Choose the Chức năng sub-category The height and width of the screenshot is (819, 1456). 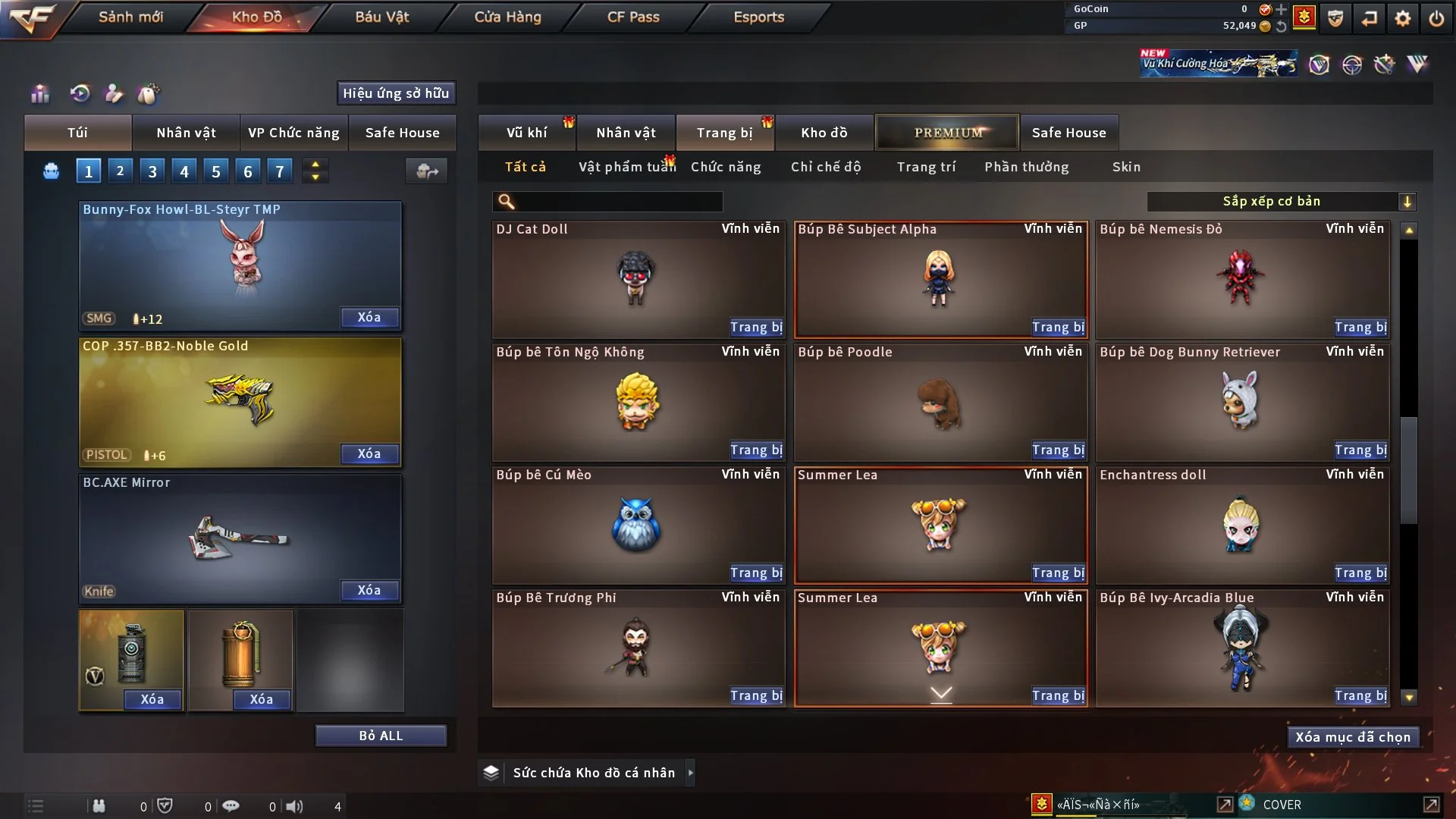pos(726,167)
